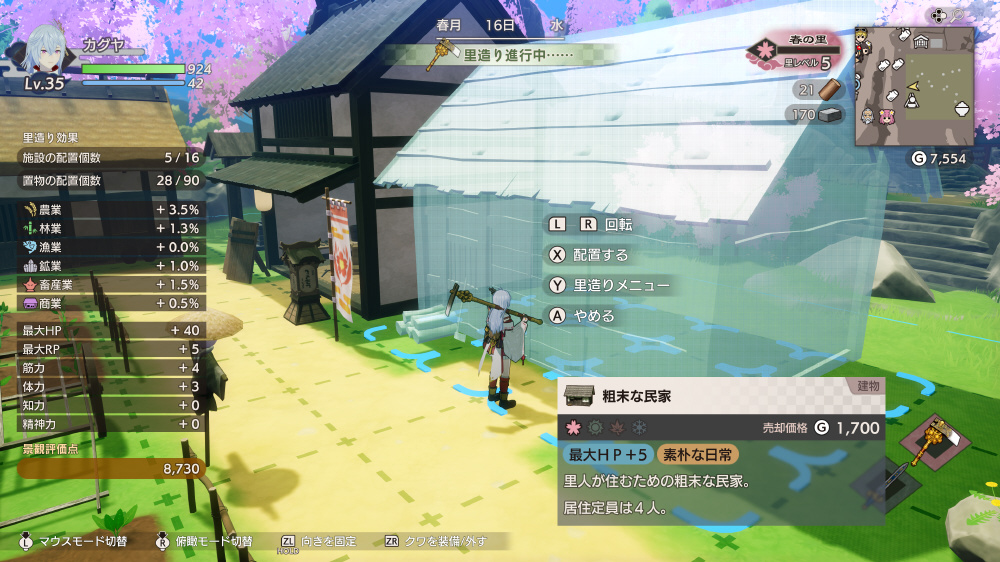Select the 素朴な日常 trait tag
Image resolution: width=1000 pixels, height=562 pixels.
pyautogui.click(x=698, y=454)
